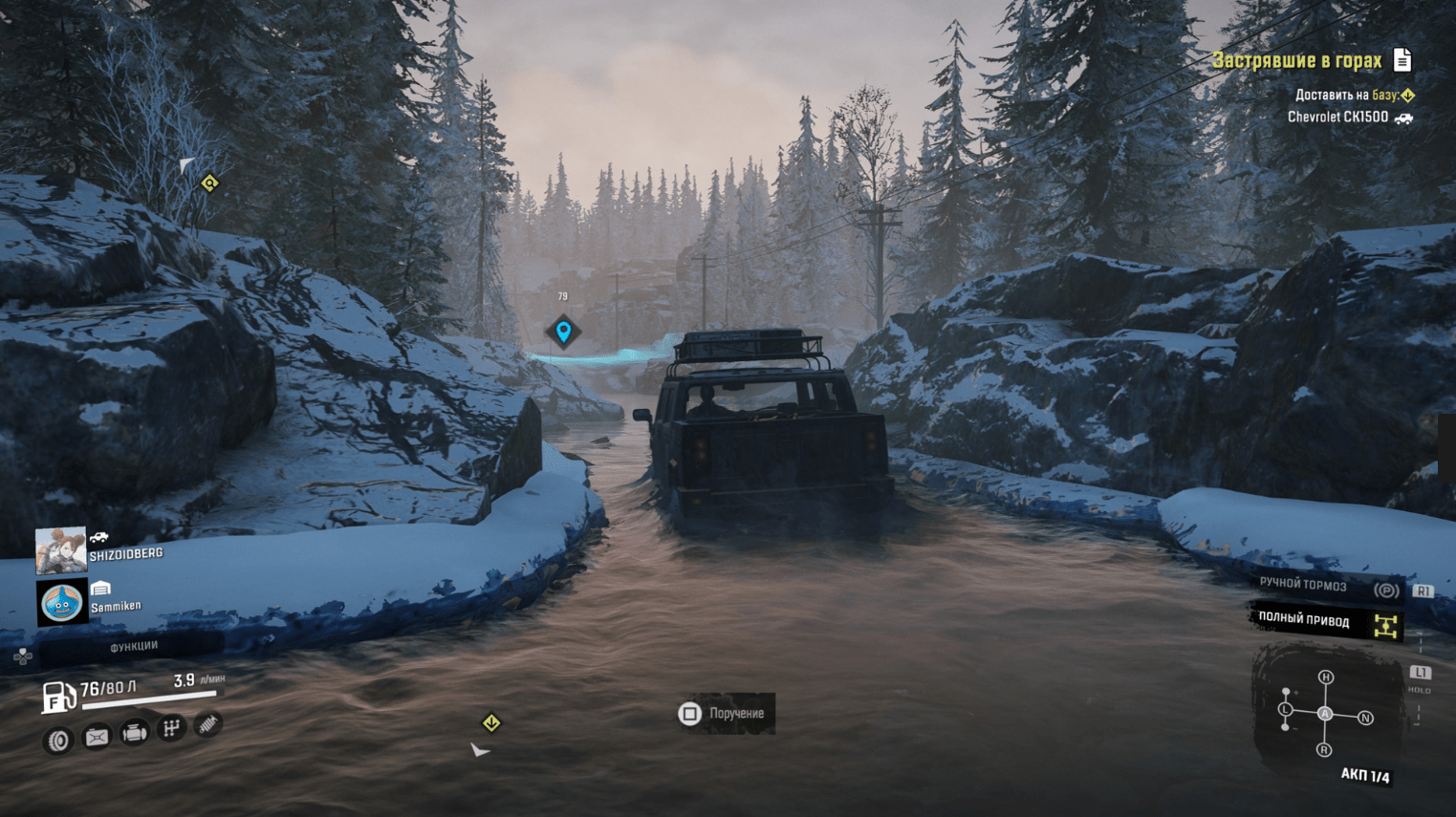Select player Sammiken's slime avatar
Image resolution: width=1456 pixels, height=817 pixels.
click(61, 602)
